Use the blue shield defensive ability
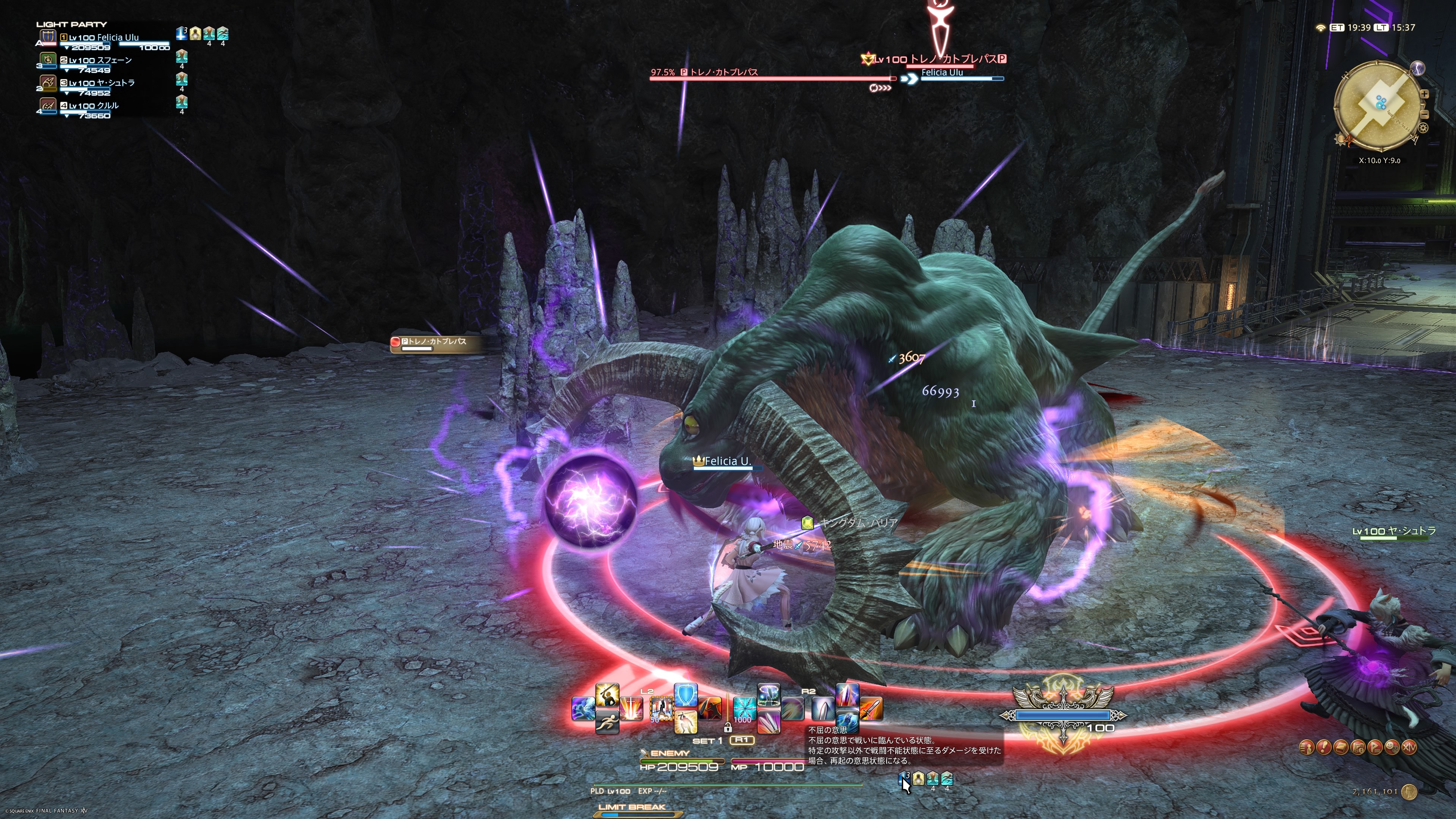 [x=686, y=695]
